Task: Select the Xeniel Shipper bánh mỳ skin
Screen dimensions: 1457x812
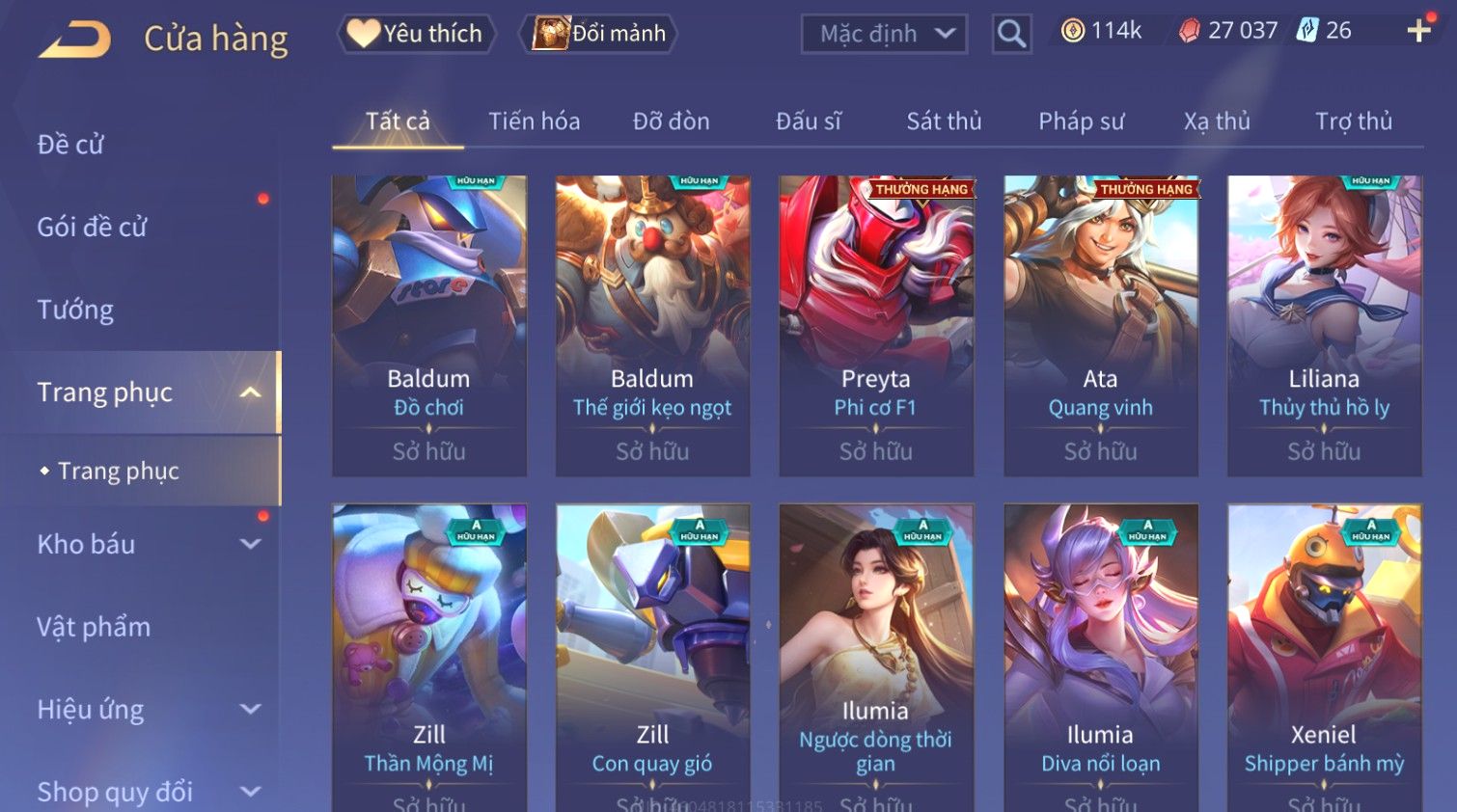Action: (1324, 656)
